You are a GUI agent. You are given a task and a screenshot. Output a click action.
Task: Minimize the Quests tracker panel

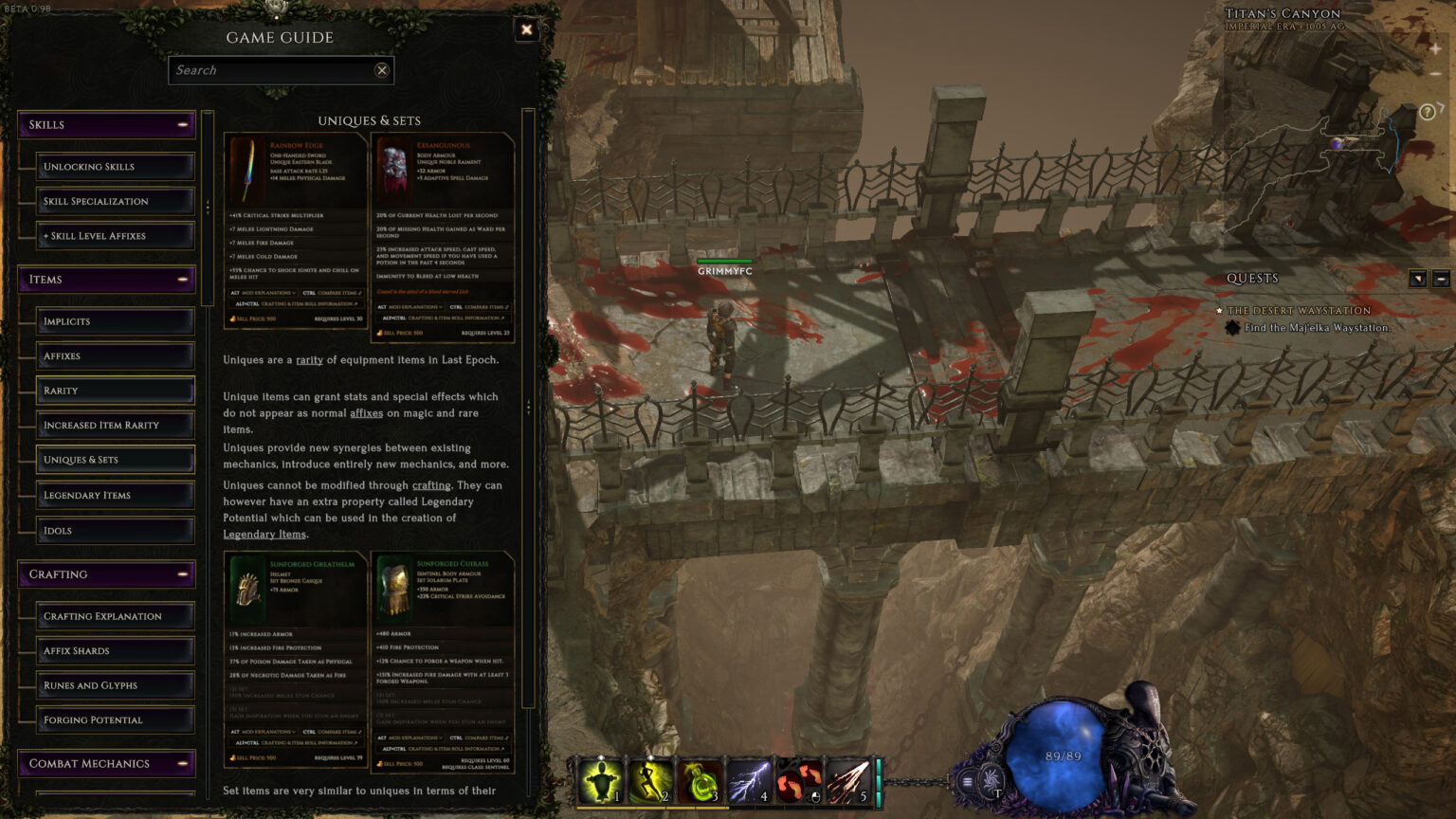click(1443, 278)
